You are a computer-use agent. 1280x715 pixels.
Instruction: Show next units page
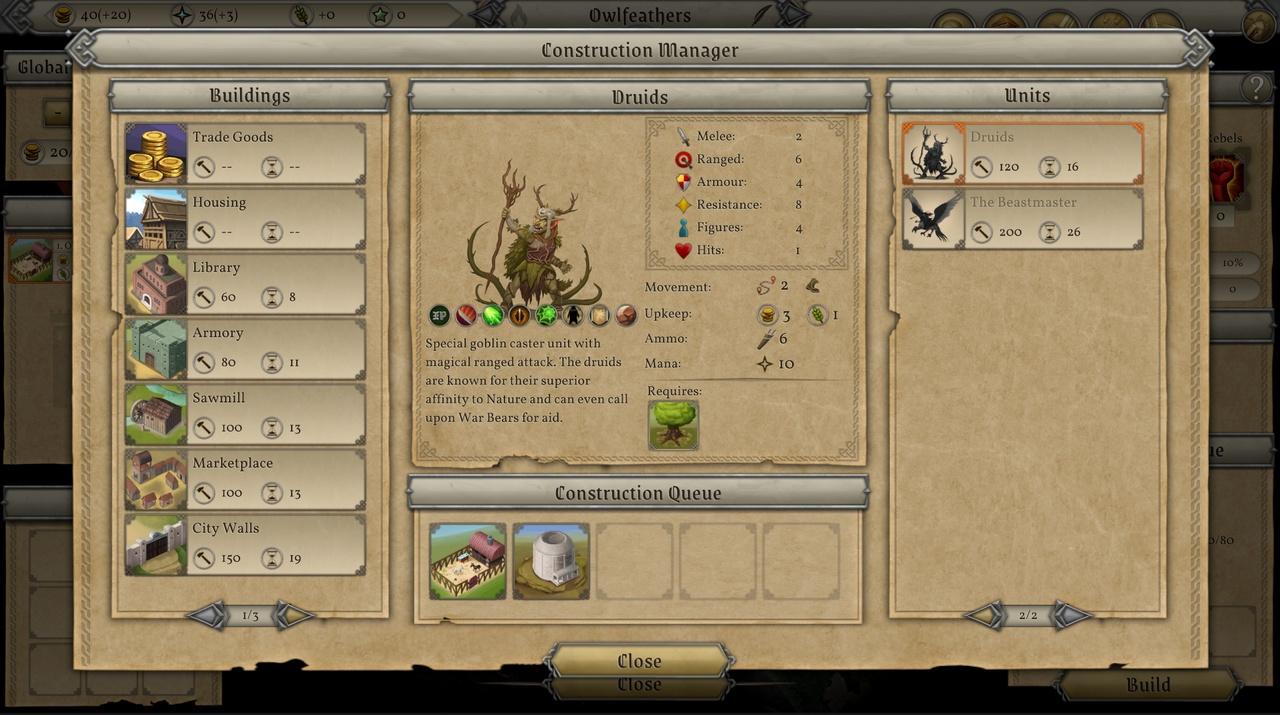pyautogui.click(x=1072, y=615)
